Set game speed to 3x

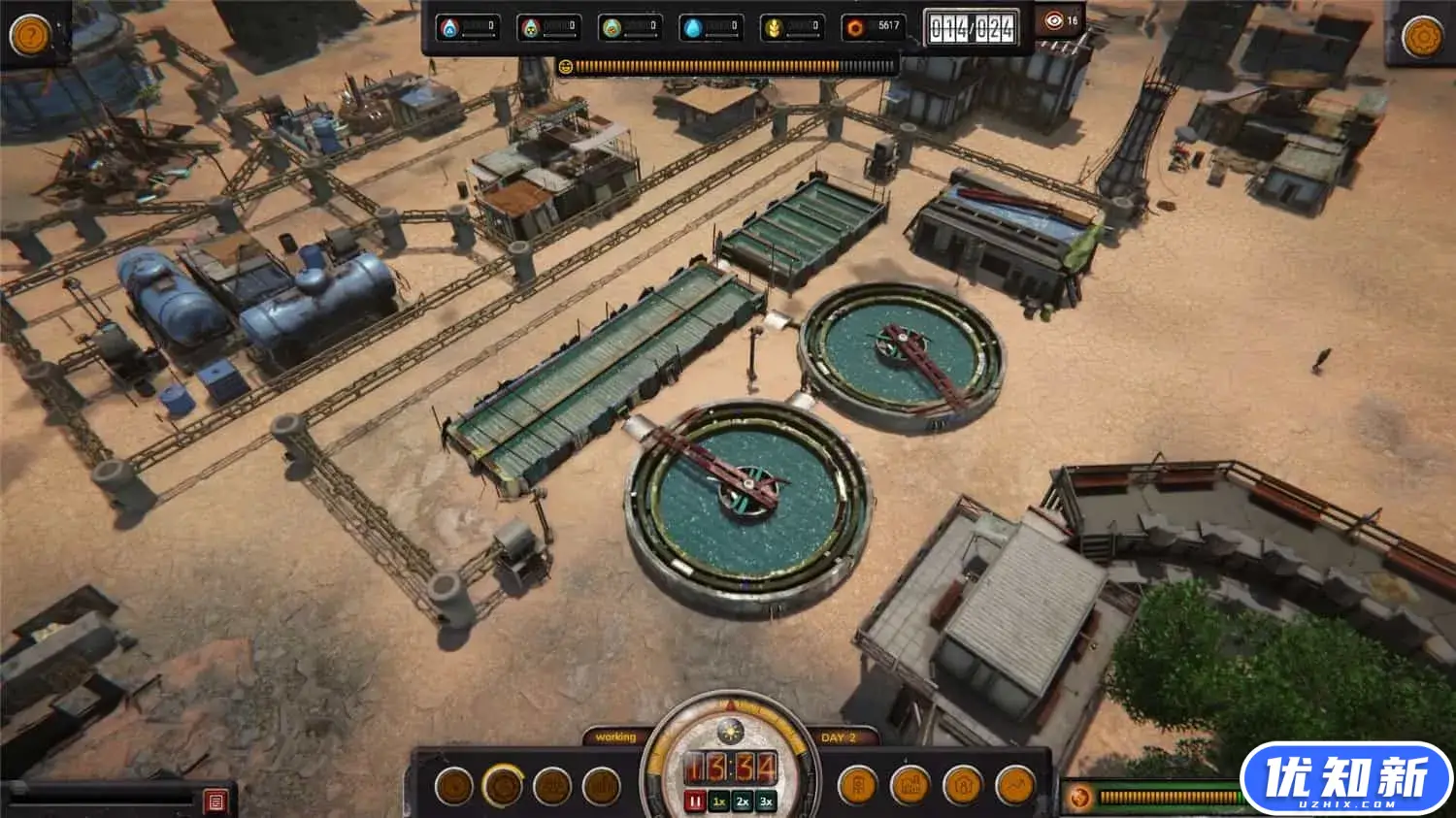(766, 802)
